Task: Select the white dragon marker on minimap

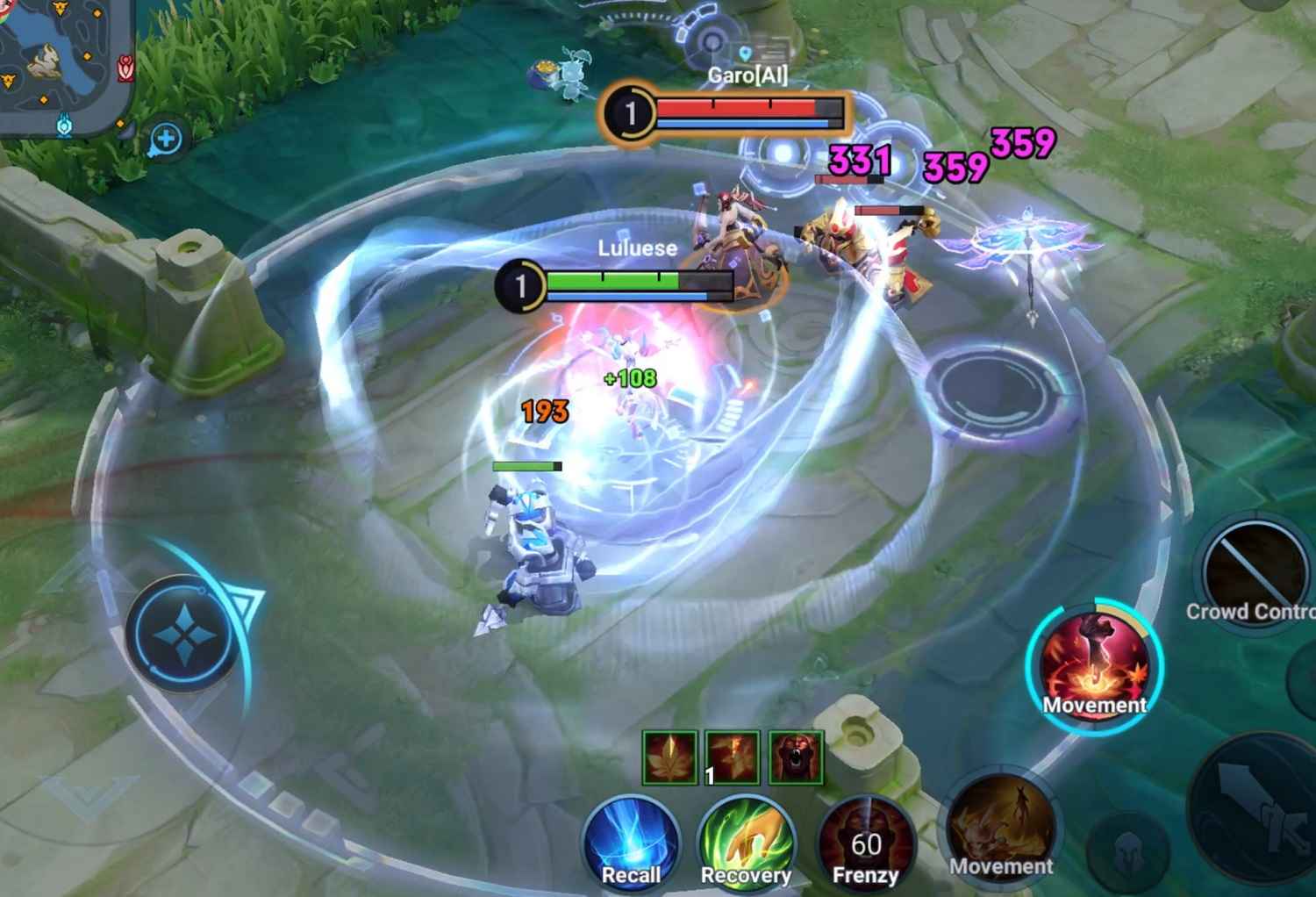Action: coord(42,63)
